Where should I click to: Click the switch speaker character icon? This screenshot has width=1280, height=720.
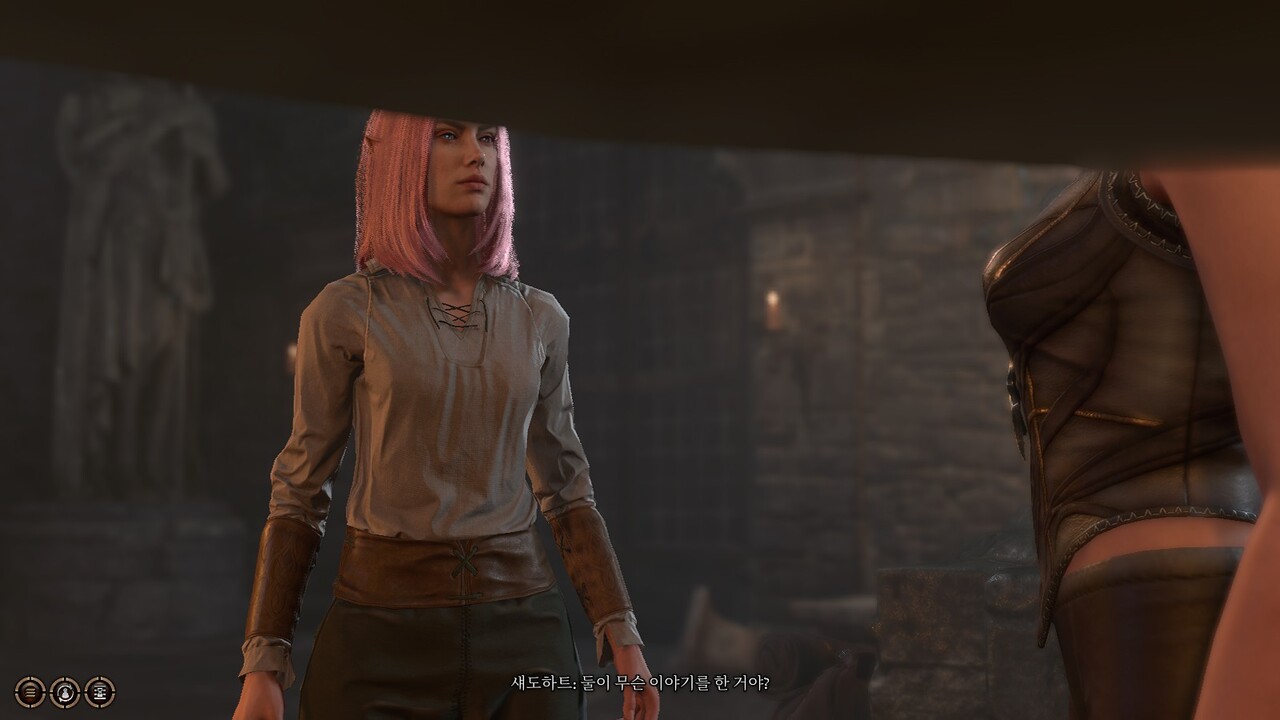[65, 692]
